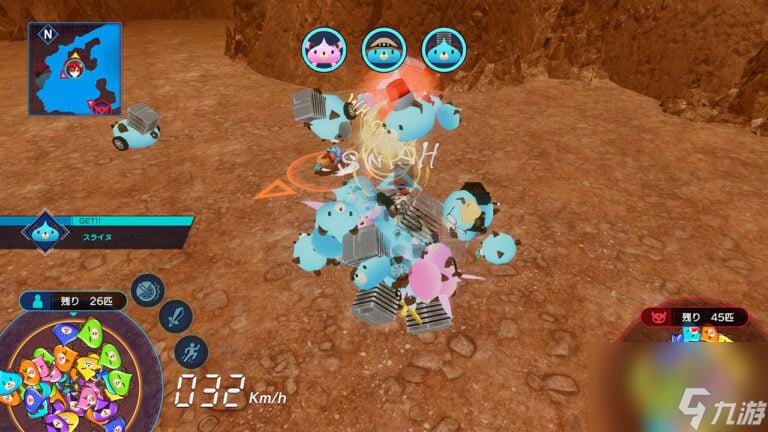Image resolution: width=768 pixels, height=432 pixels.
Task: Activate the running dash skill icon
Action: pos(190,351)
